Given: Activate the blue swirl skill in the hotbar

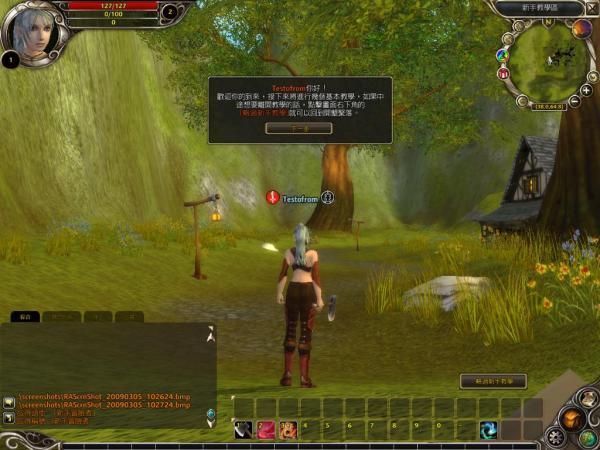Looking at the screenshot, I should (x=489, y=429).
